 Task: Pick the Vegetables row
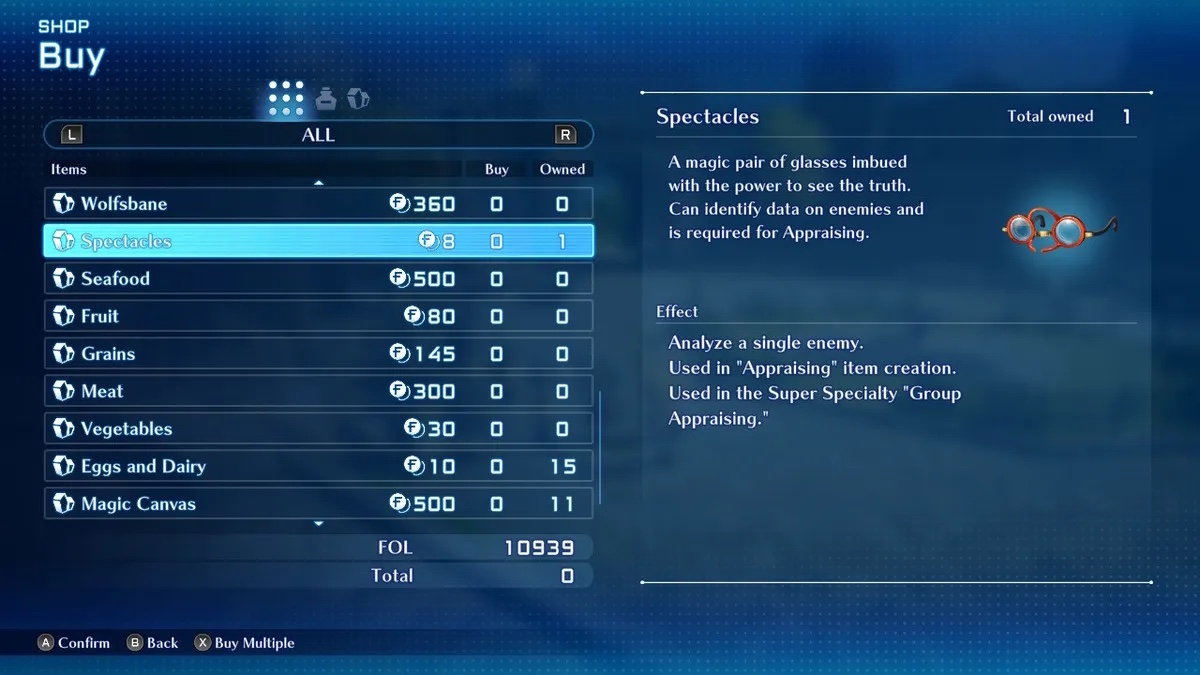[x=318, y=429]
